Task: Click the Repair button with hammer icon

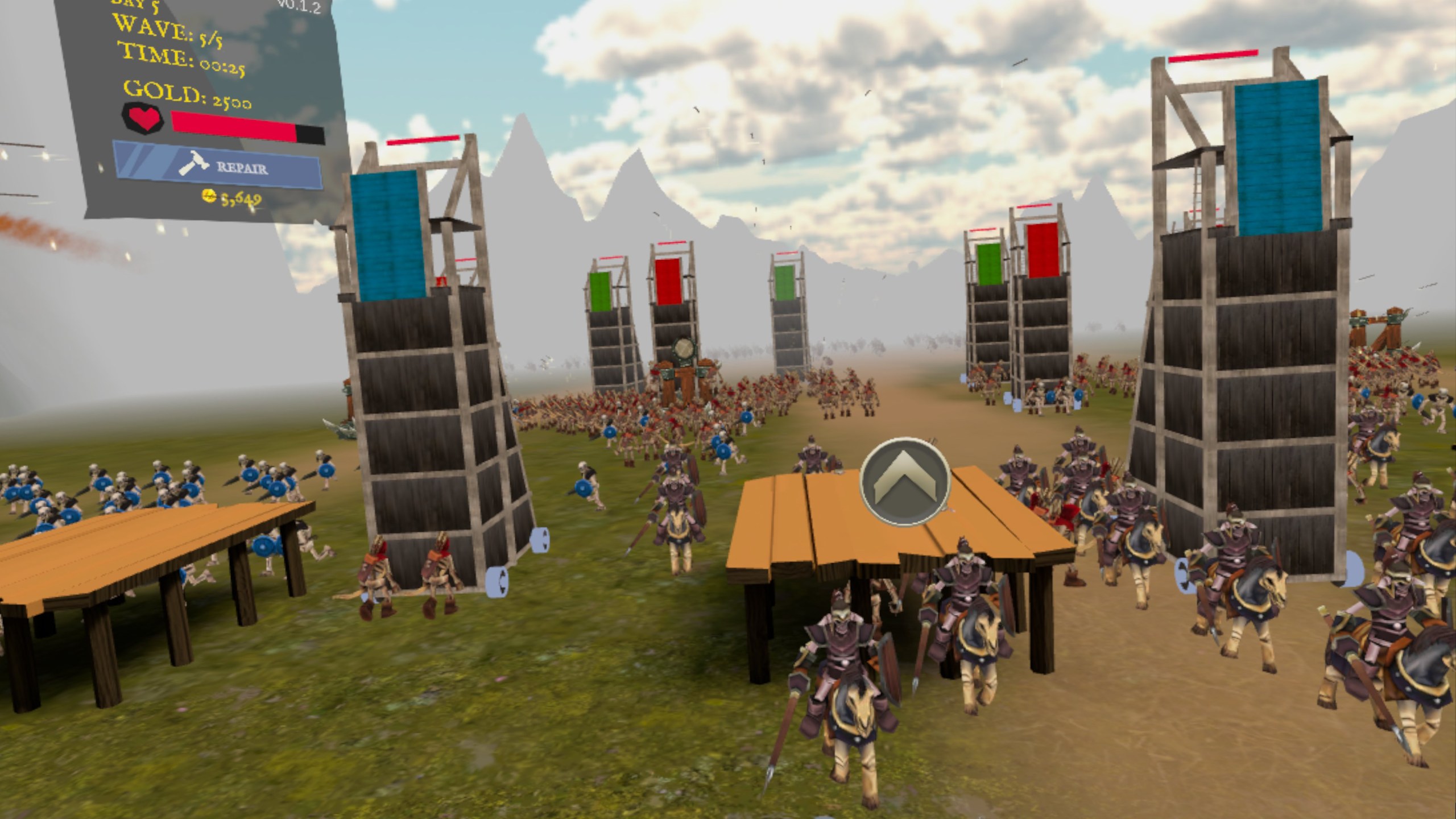Action: coord(217,166)
